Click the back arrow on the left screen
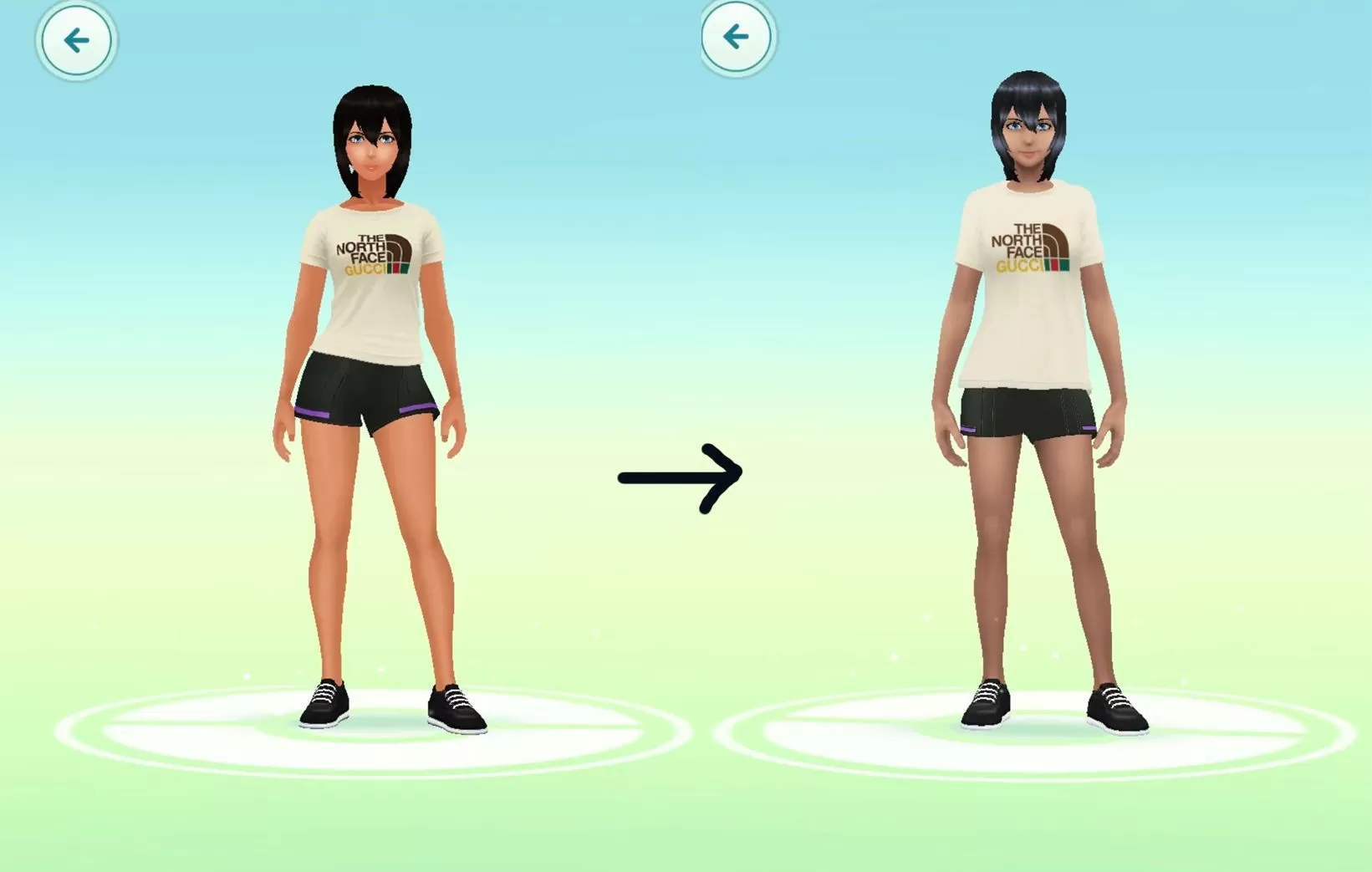 [x=74, y=38]
